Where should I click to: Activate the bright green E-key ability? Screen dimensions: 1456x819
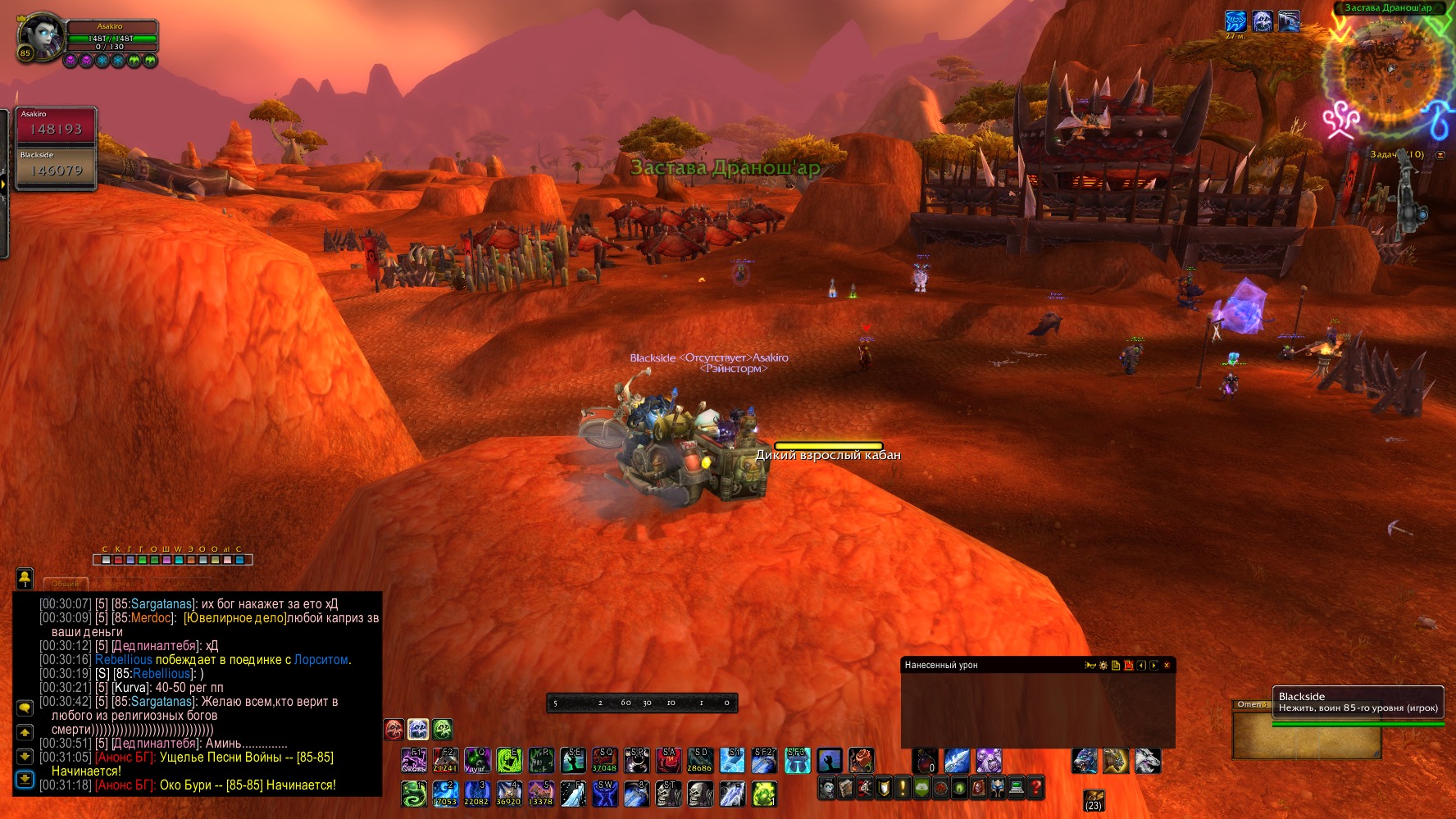[x=509, y=761]
